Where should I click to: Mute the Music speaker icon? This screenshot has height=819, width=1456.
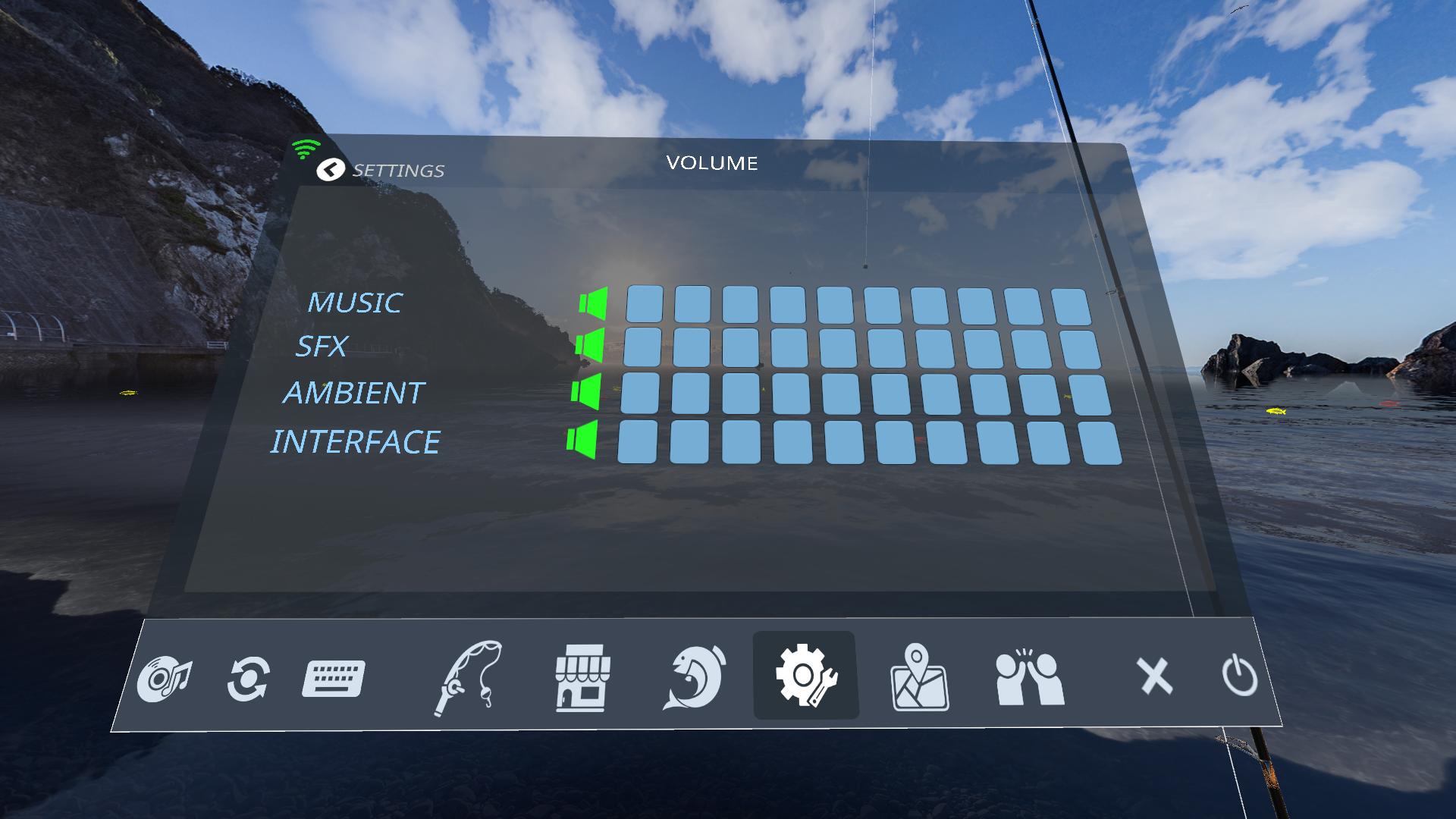(594, 303)
